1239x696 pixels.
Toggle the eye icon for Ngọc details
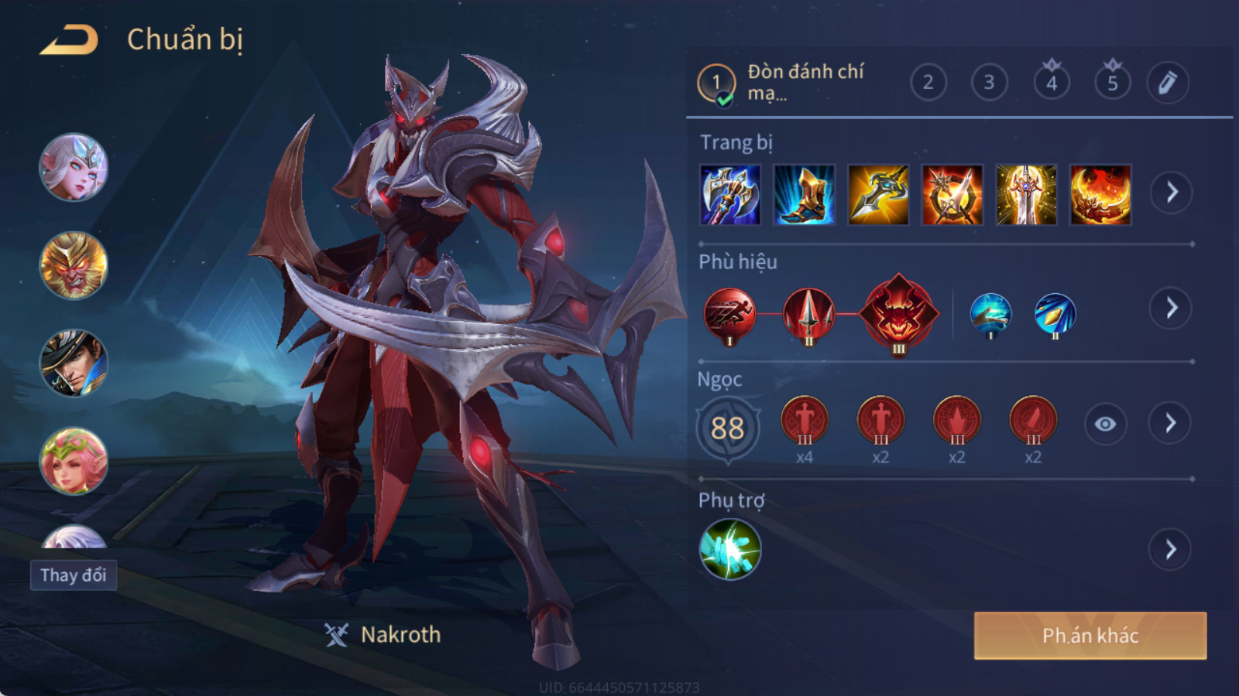pyautogui.click(x=1105, y=424)
